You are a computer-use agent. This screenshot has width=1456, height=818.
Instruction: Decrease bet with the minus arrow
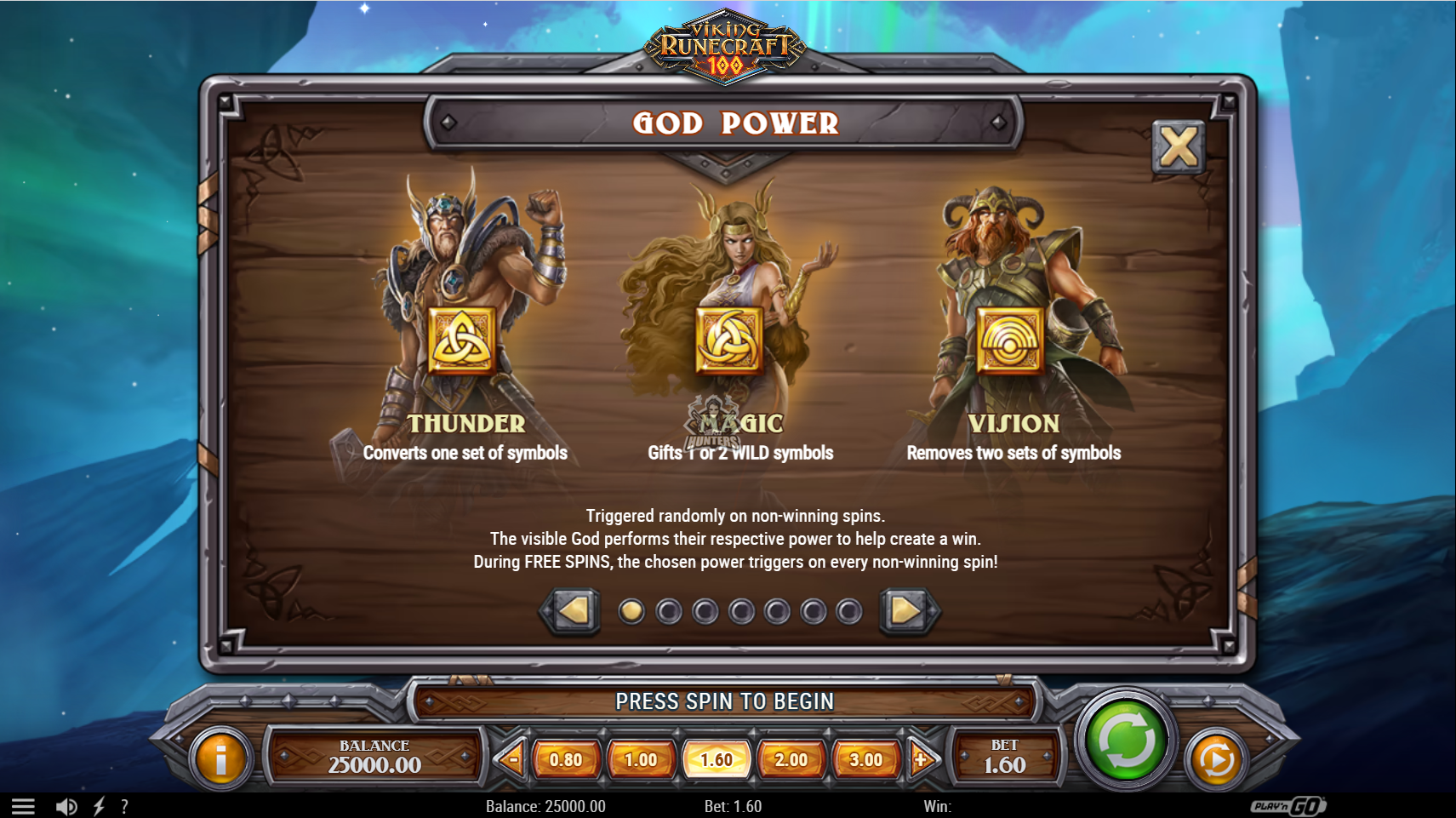coord(512,759)
